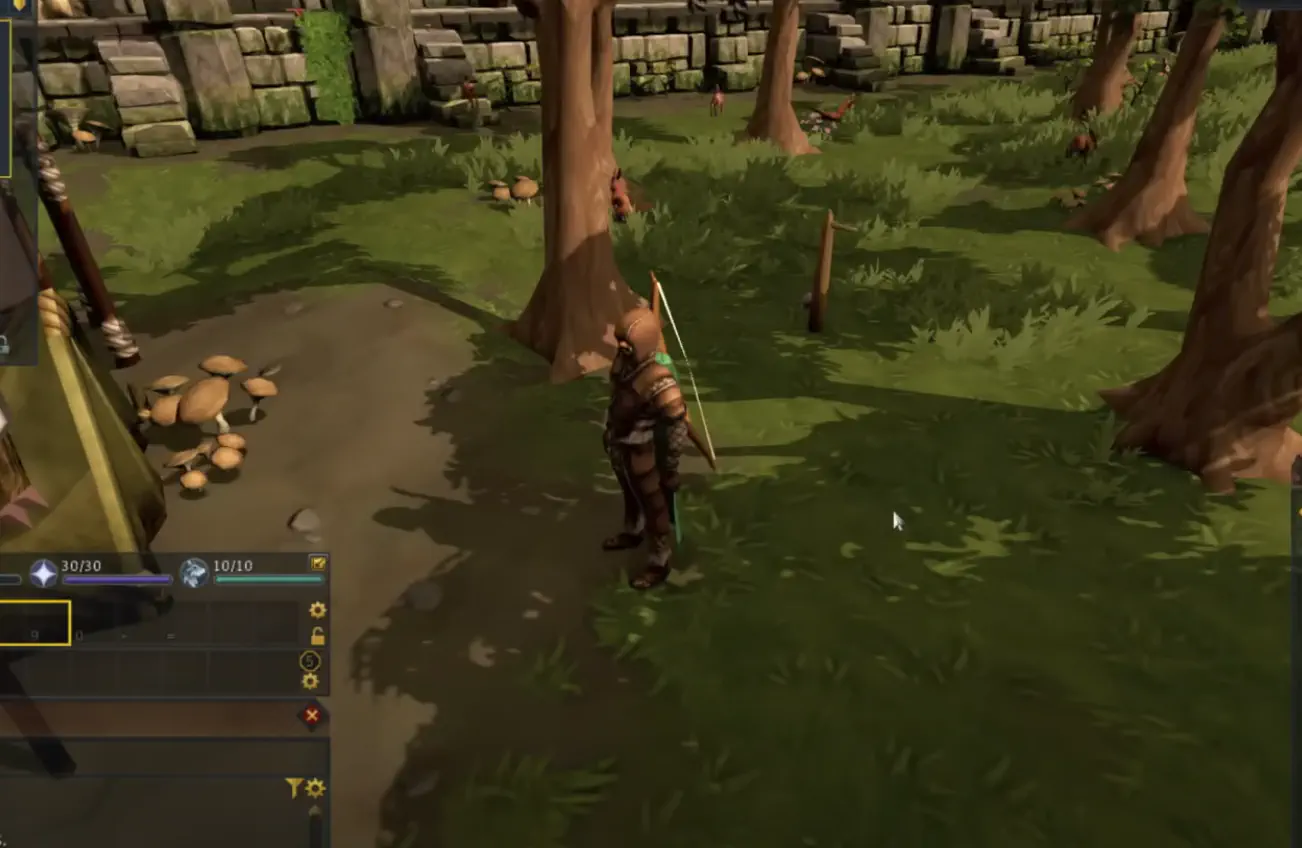Screen dimensions: 1302x848
Task: Click the chat scrollbar up arrow
Action: click(x=316, y=810)
